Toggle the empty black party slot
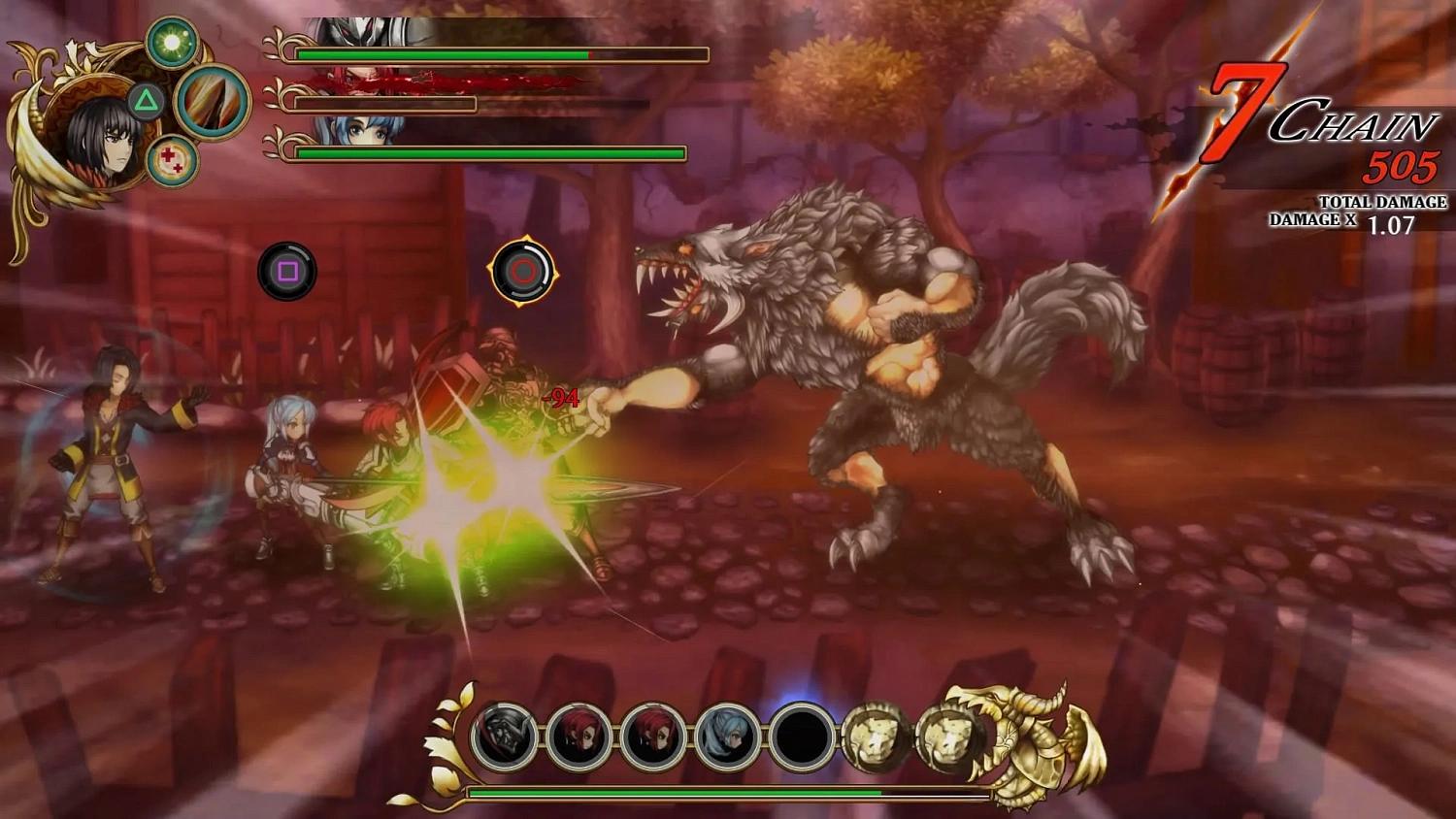The image size is (1456, 819). point(802,736)
